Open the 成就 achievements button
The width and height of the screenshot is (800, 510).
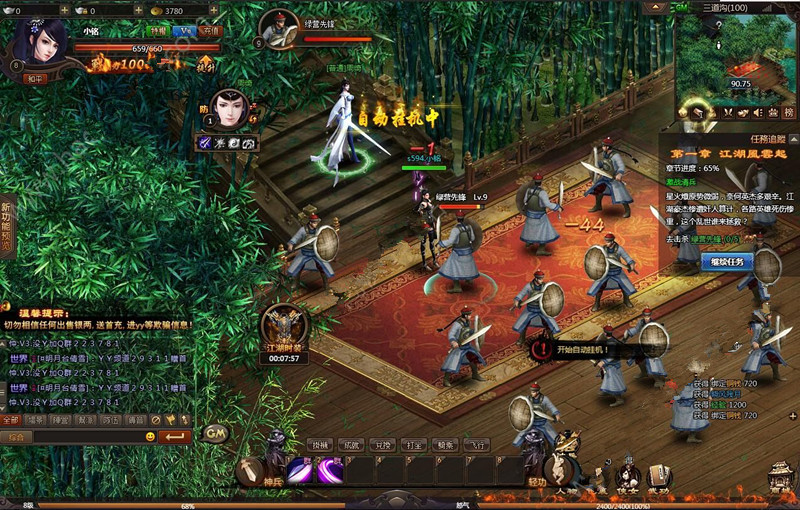point(352,445)
